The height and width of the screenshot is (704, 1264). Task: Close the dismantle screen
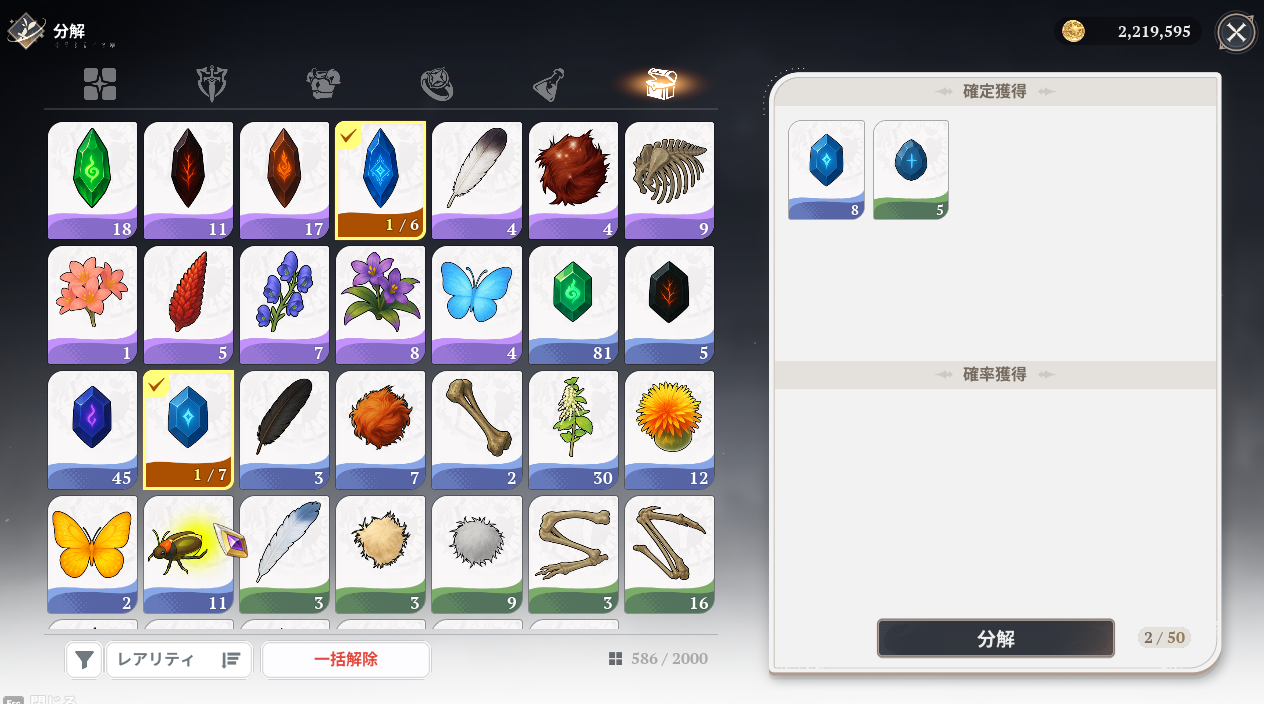point(1236,32)
